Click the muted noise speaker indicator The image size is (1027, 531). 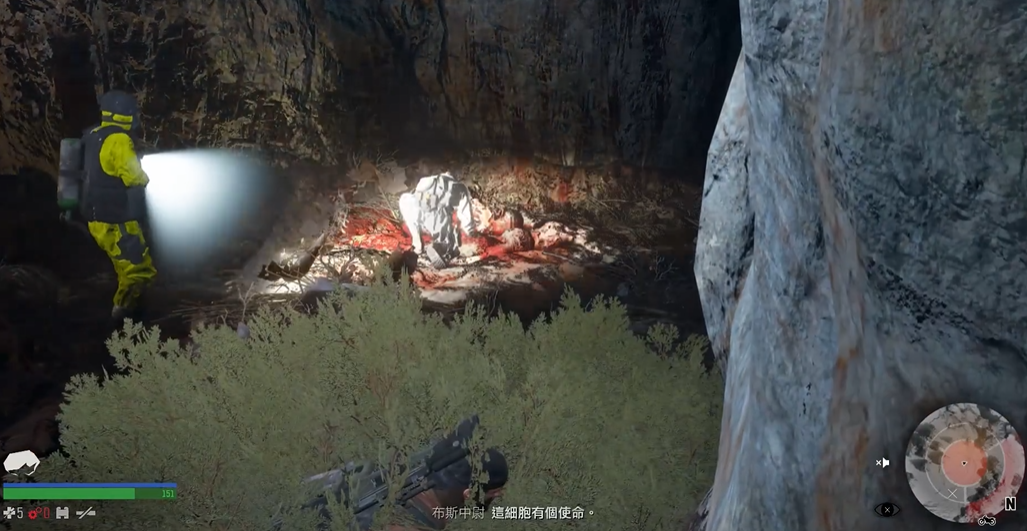[x=882, y=463]
